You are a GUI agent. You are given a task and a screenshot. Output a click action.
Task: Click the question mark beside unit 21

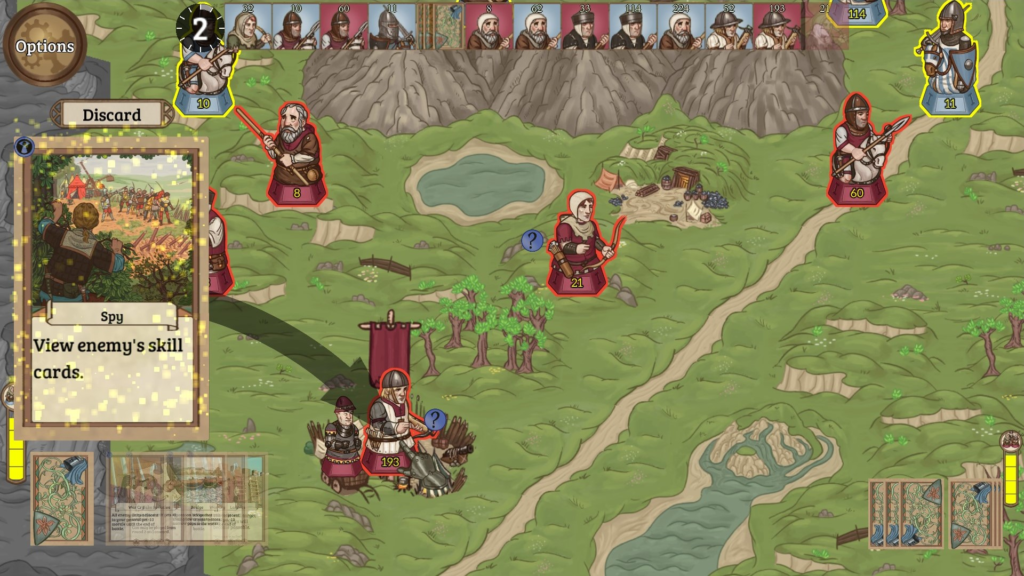532,240
